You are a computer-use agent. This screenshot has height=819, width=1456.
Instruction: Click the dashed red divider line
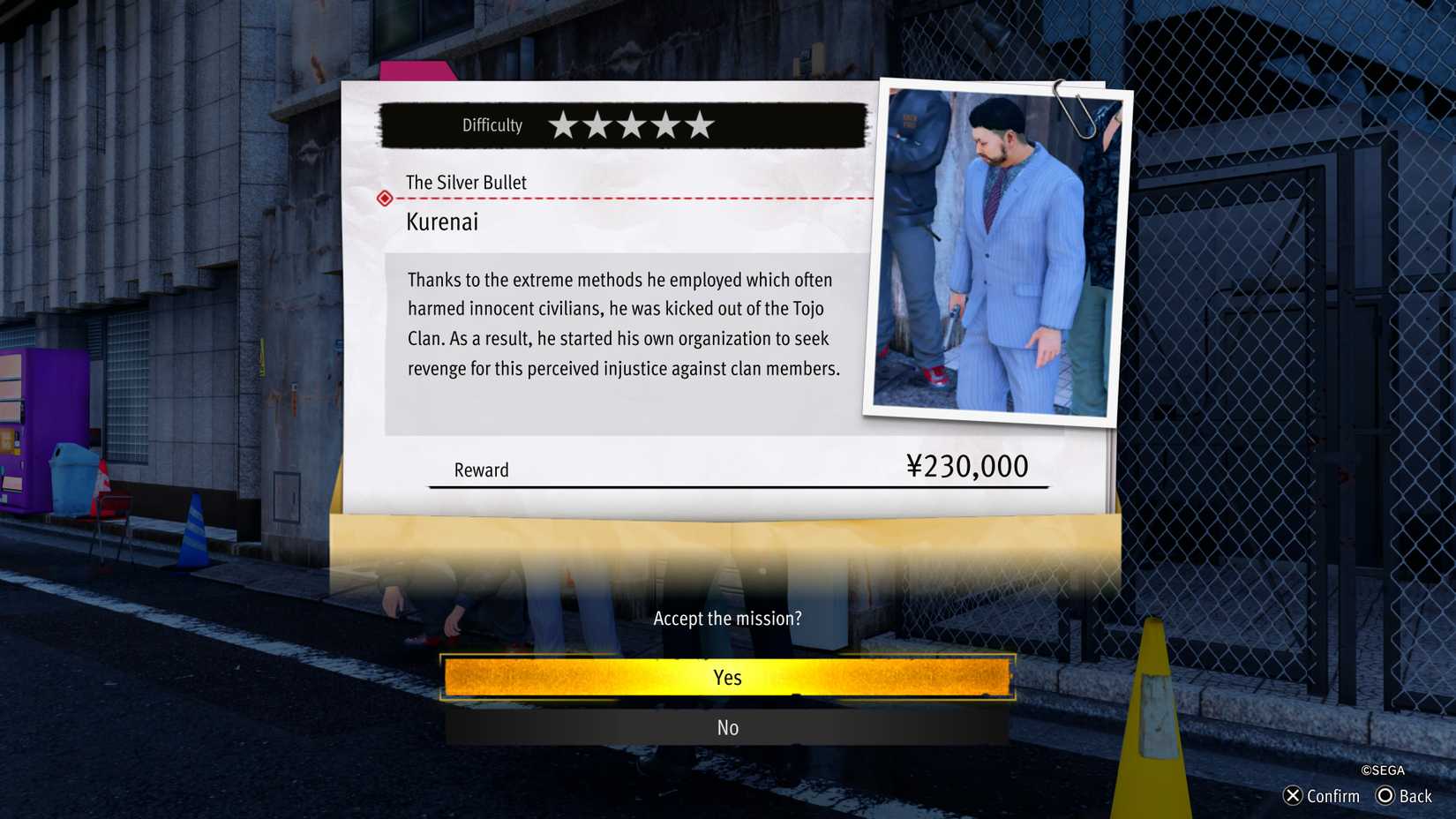point(635,199)
